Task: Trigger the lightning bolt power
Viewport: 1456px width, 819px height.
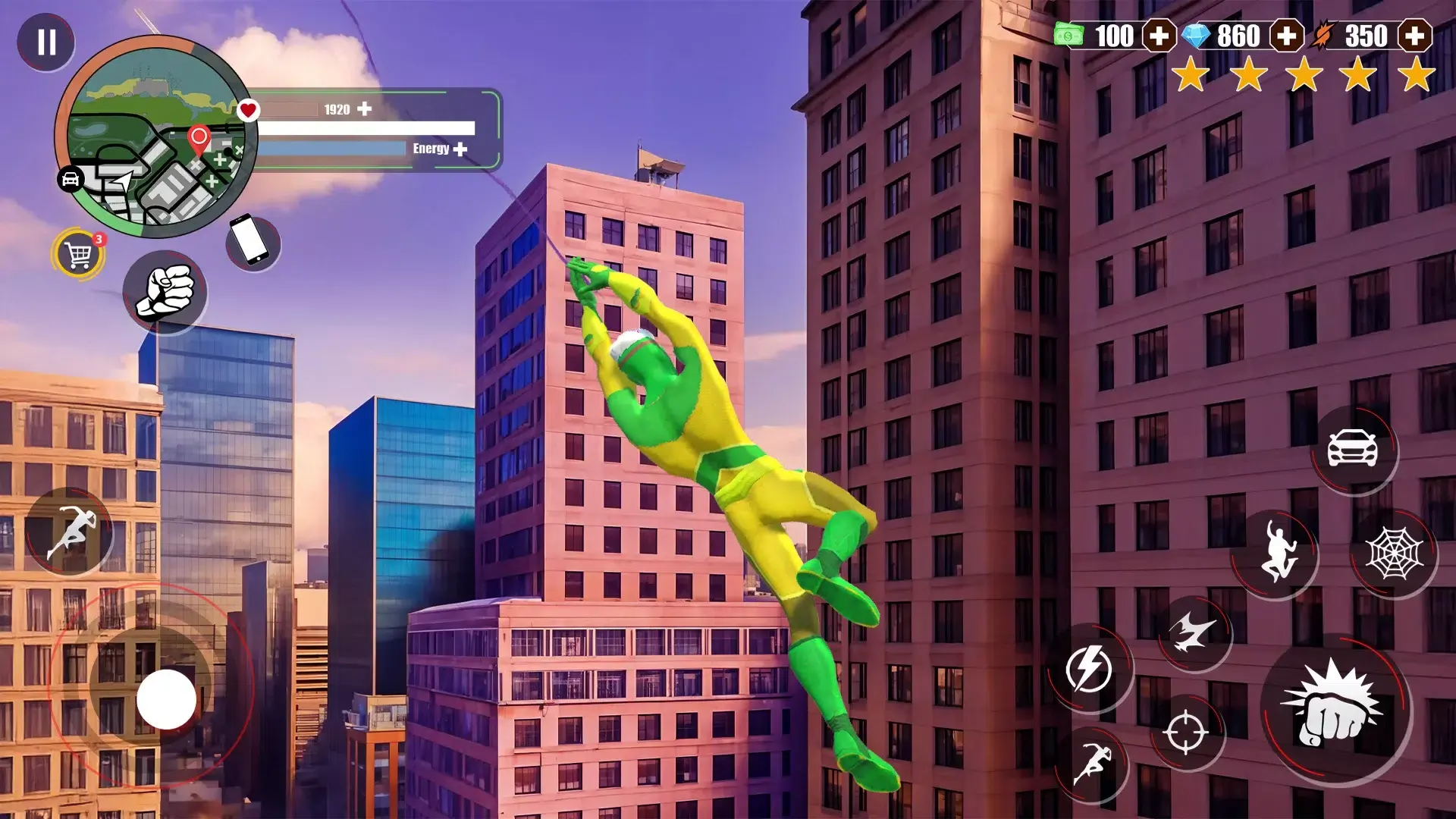Action: click(x=1089, y=668)
